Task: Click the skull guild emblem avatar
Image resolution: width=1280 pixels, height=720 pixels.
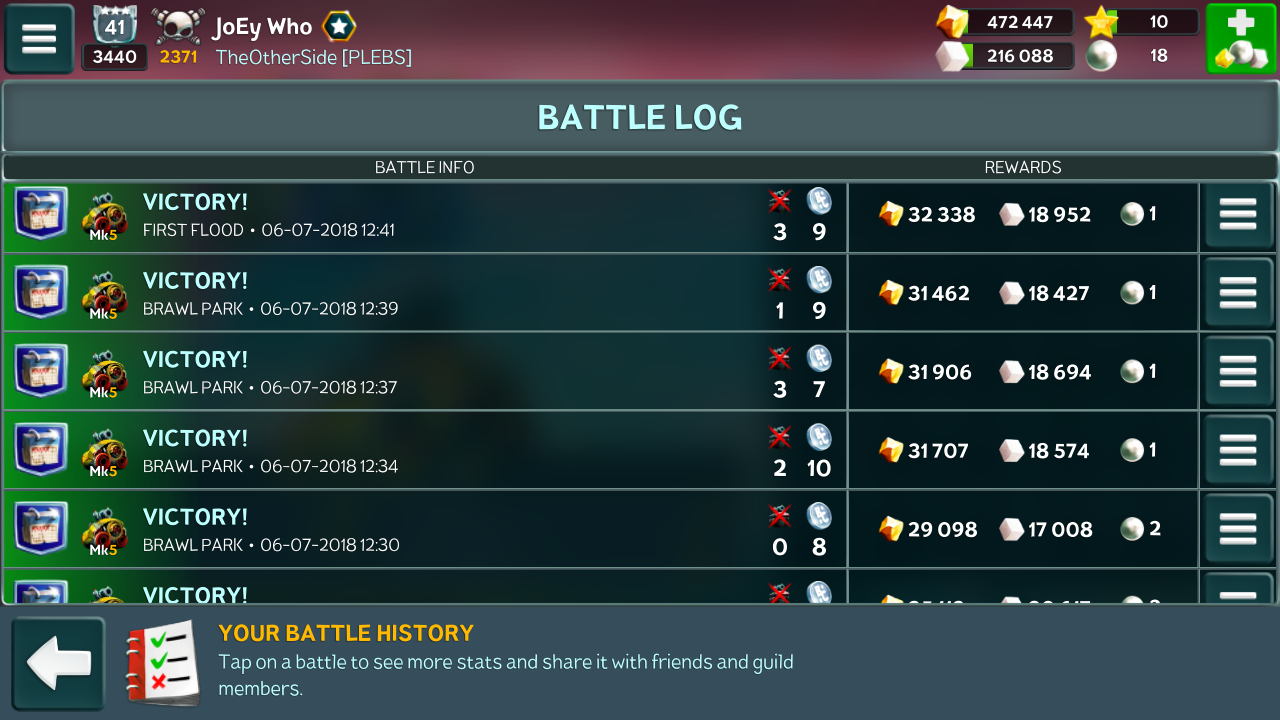Action: tap(178, 27)
